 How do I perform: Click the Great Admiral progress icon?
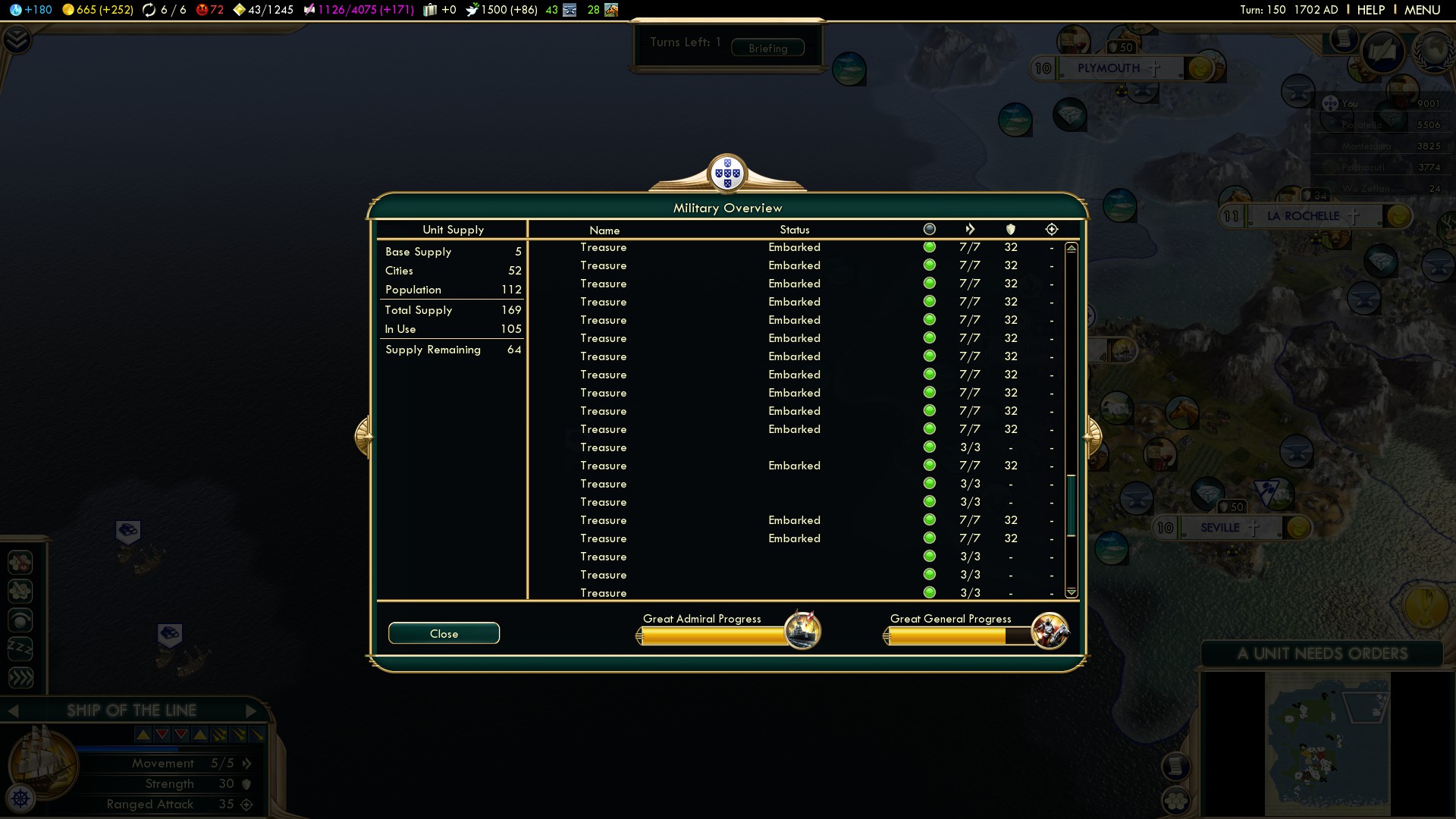point(802,630)
